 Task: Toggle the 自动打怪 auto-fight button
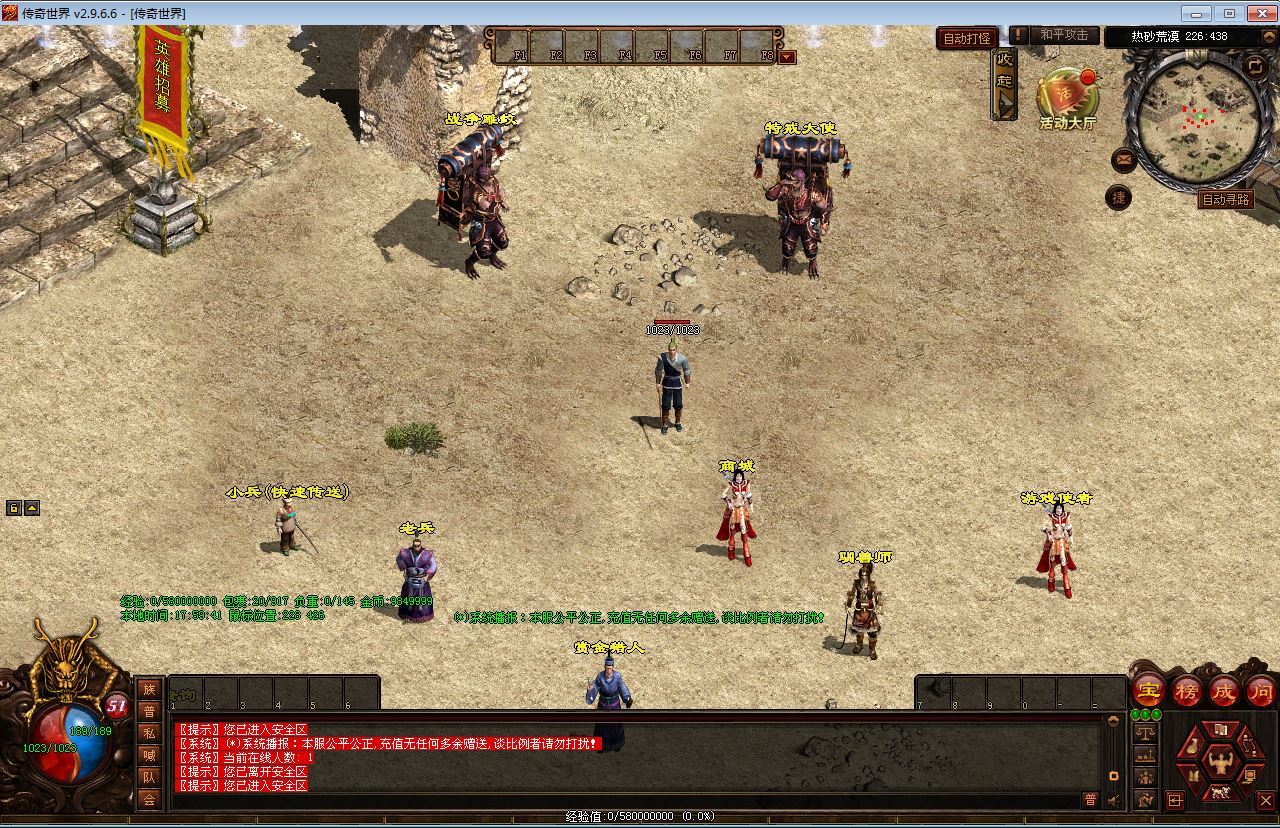966,39
